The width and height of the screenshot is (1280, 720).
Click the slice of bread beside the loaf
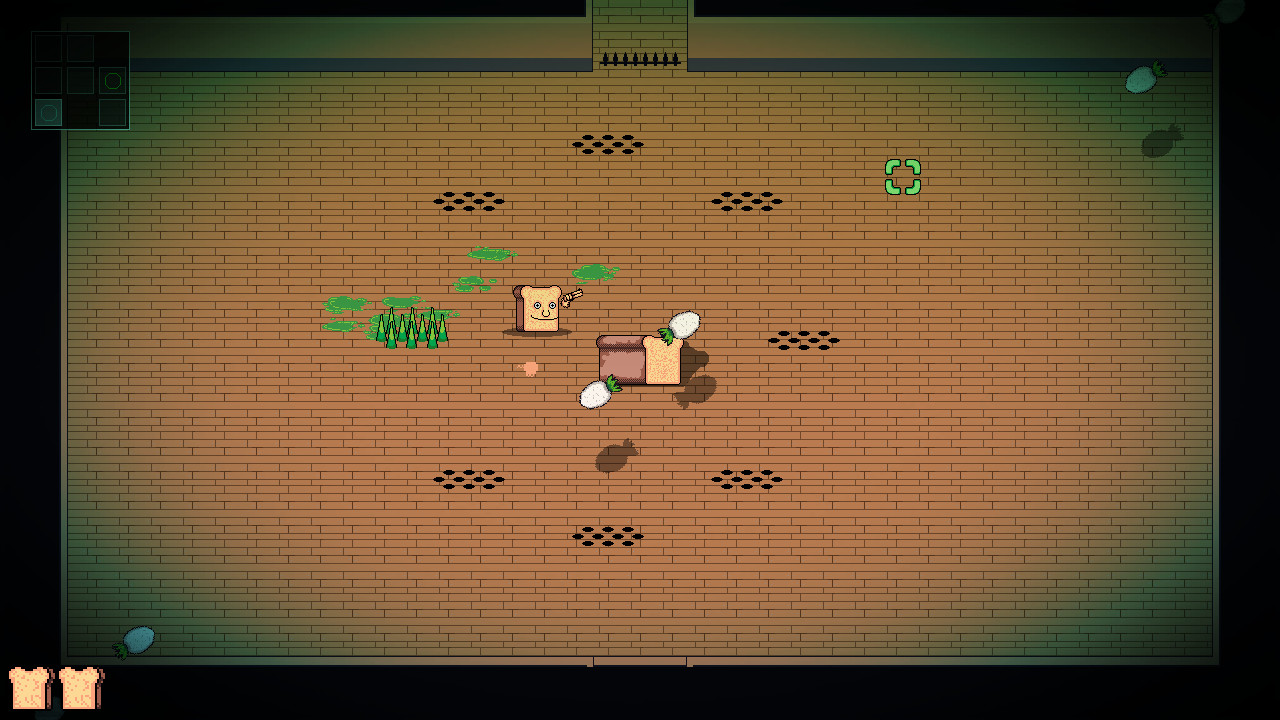click(x=664, y=360)
